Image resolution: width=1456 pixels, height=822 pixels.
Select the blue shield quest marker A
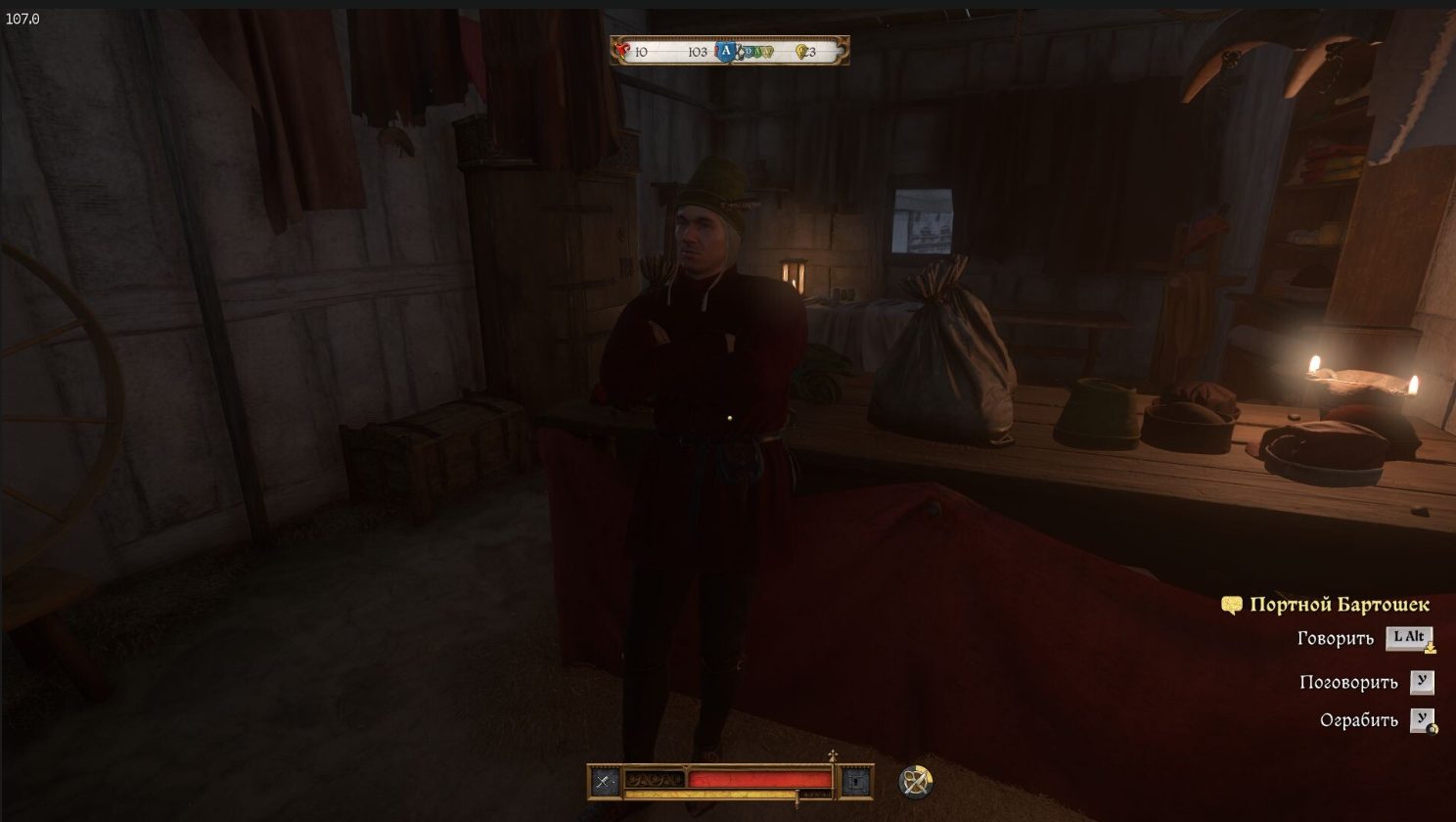pos(725,51)
